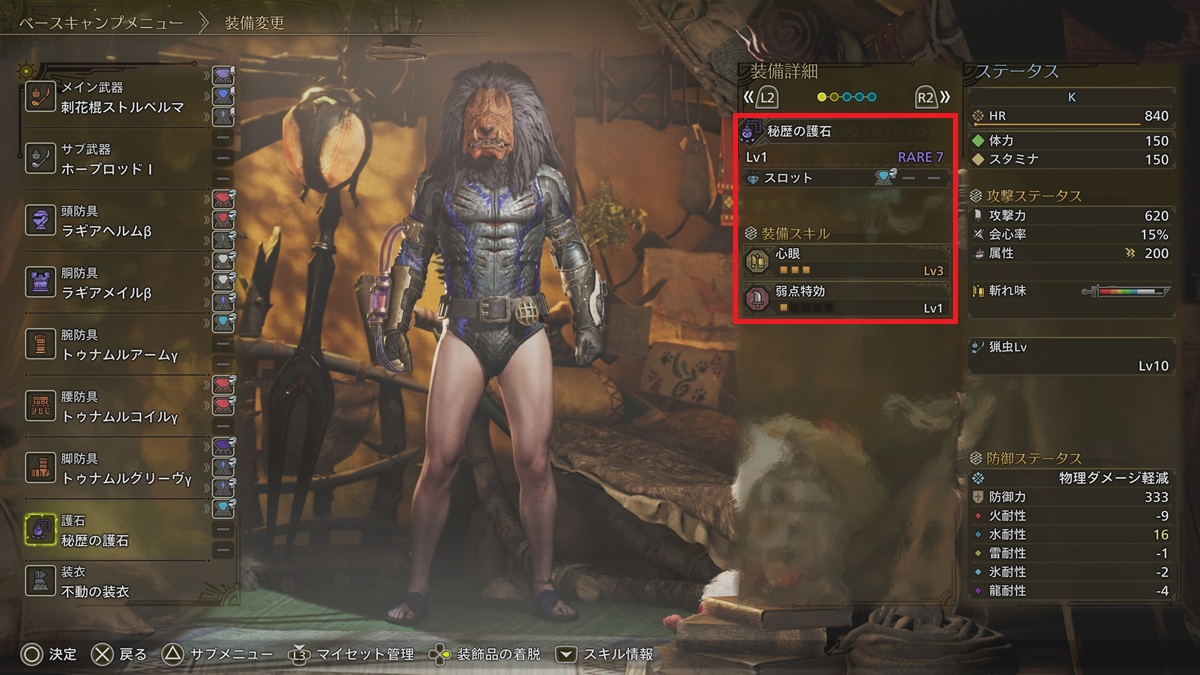Image resolution: width=1200 pixels, height=675 pixels.
Task: Click the left page arrow in 装備詳細
Action: pos(759,97)
